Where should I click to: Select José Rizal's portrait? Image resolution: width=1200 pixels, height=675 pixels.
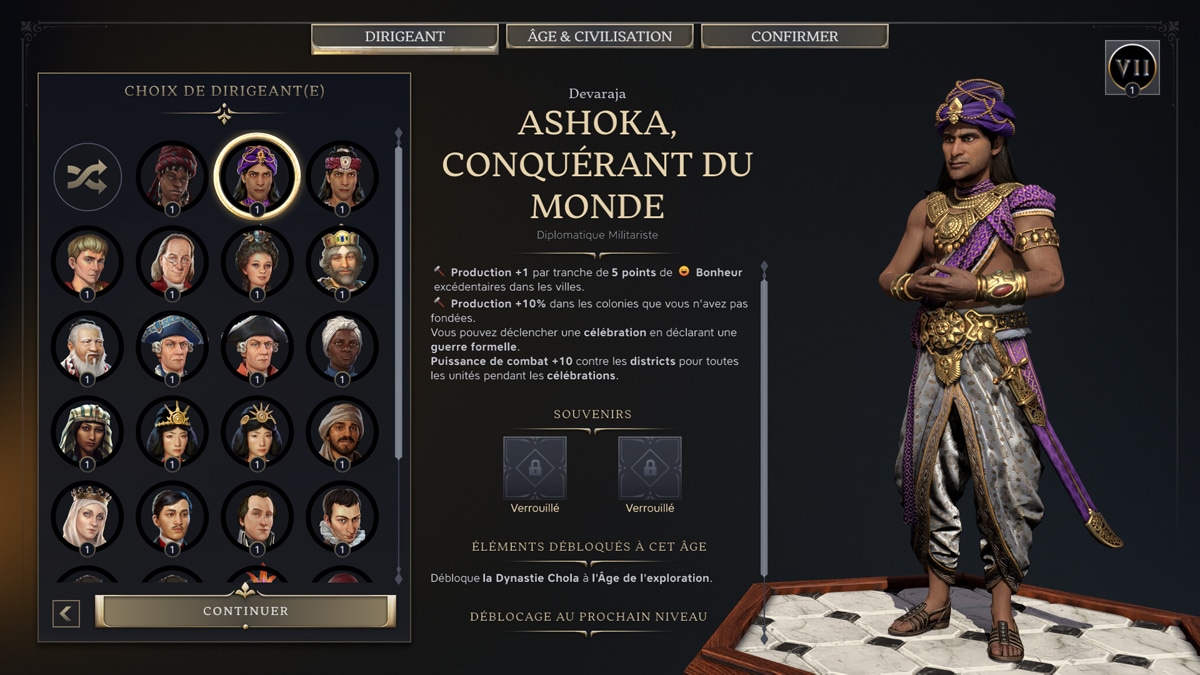coord(172,516)
